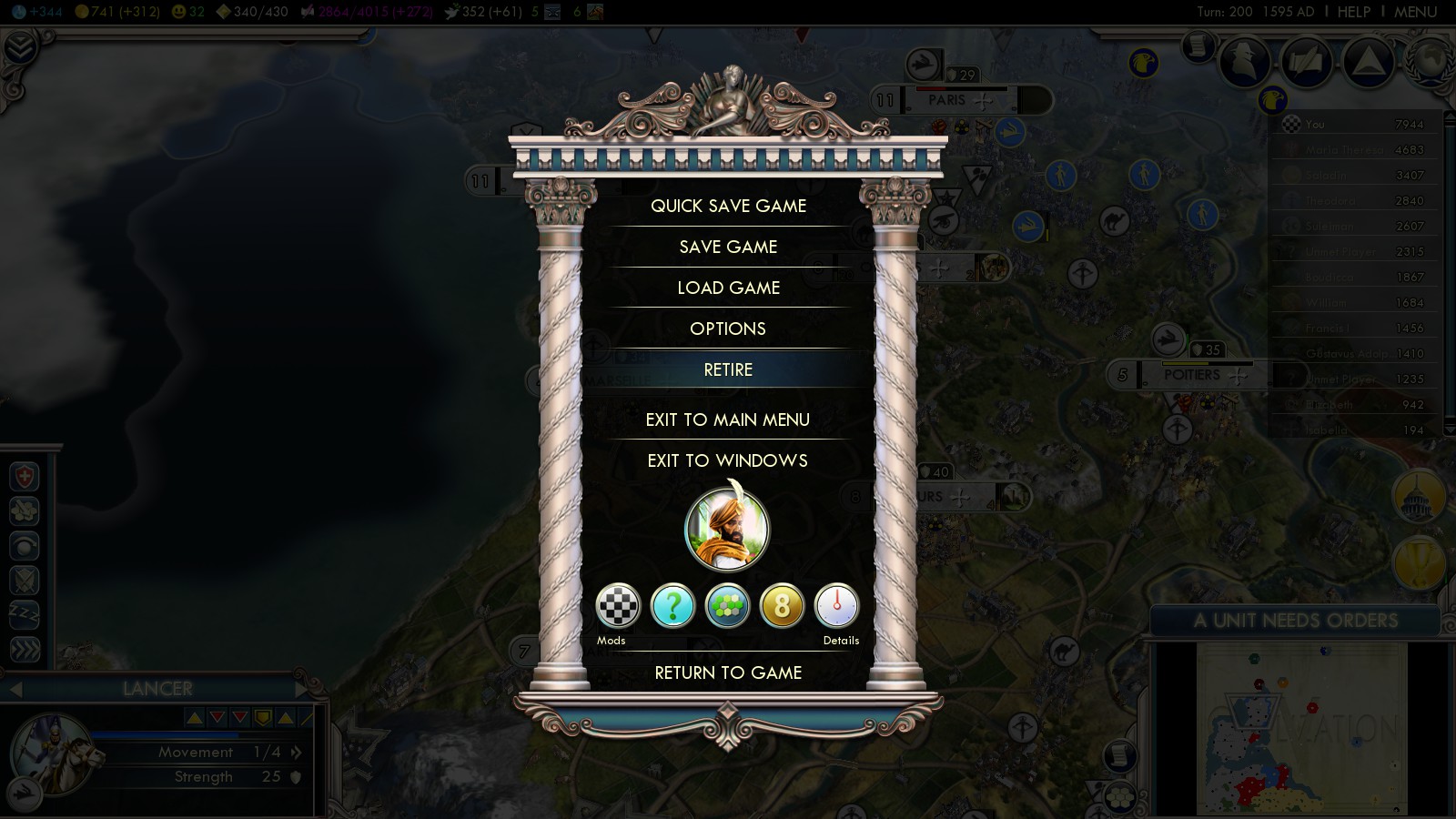Click MENU in the top bar

(x=1415, y=12)
